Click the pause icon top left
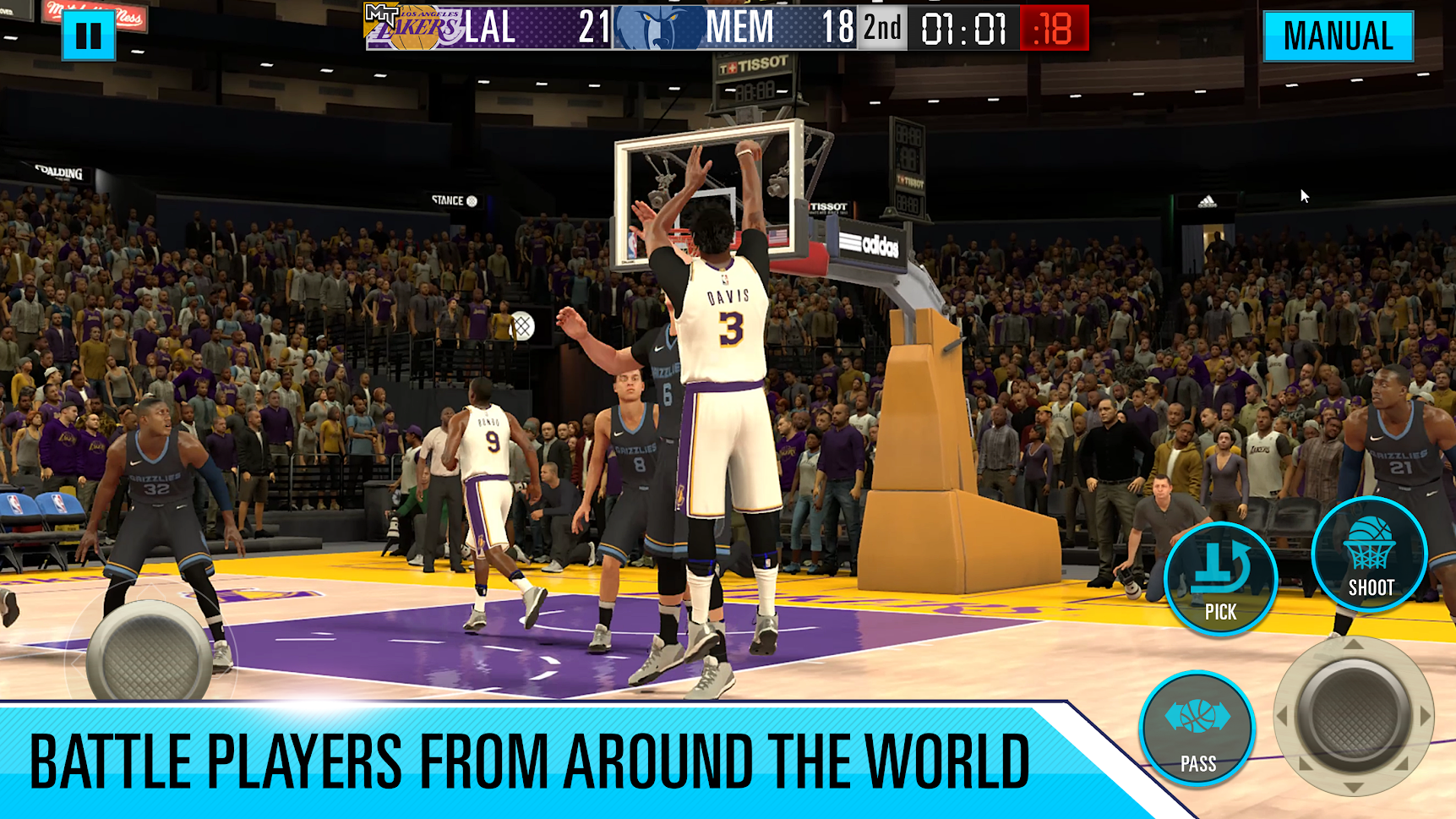The image size is (1456, 819). (90, 35)
